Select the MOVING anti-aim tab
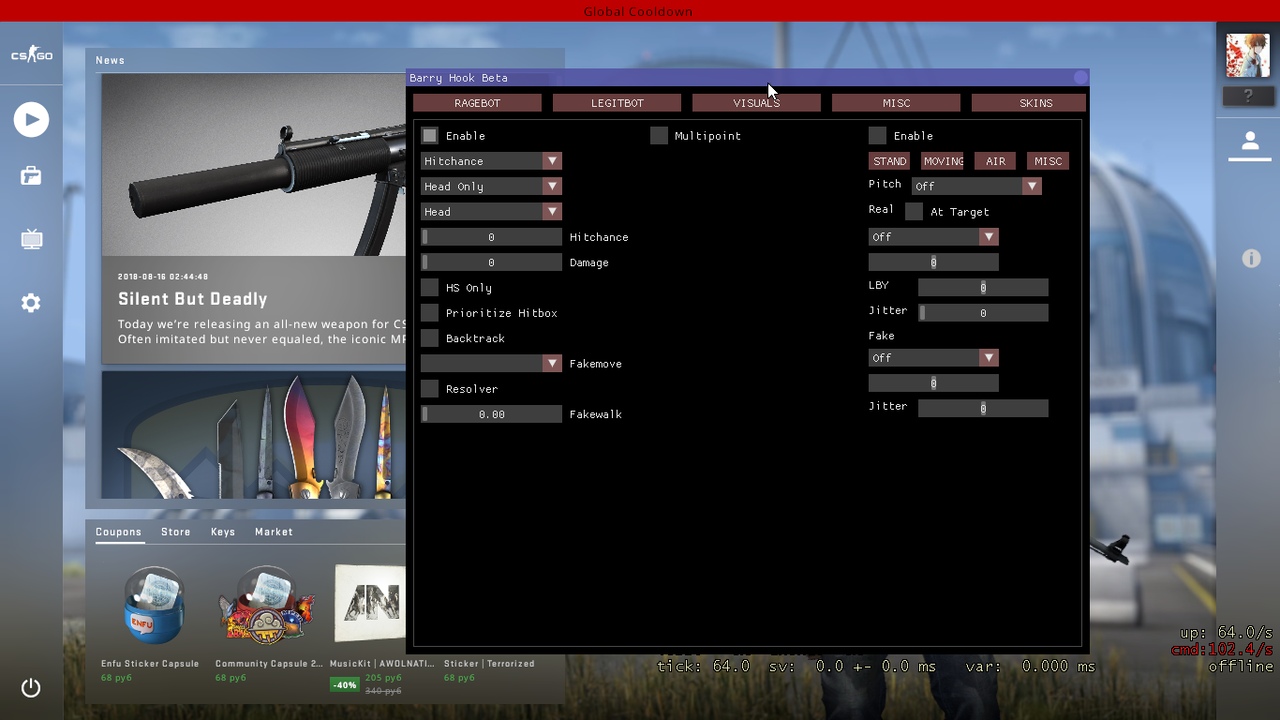This screenshot has height=720, width=1280. click(943, 161)
